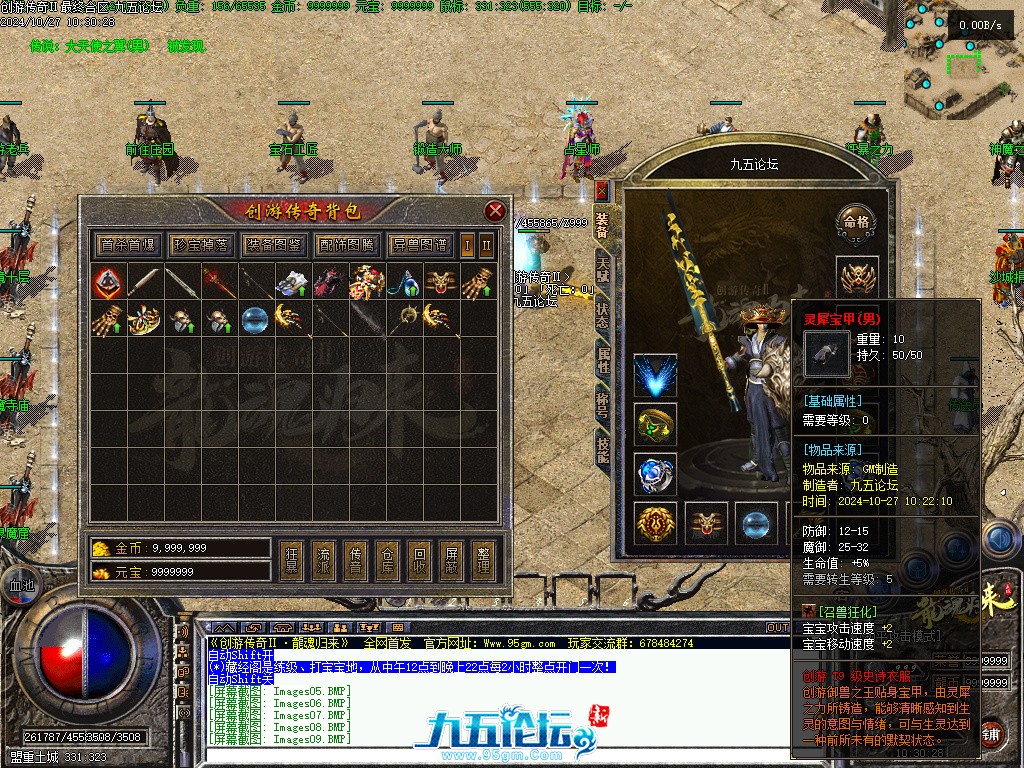
Task: Open the 命格 fate button
Action: [856, 222]
